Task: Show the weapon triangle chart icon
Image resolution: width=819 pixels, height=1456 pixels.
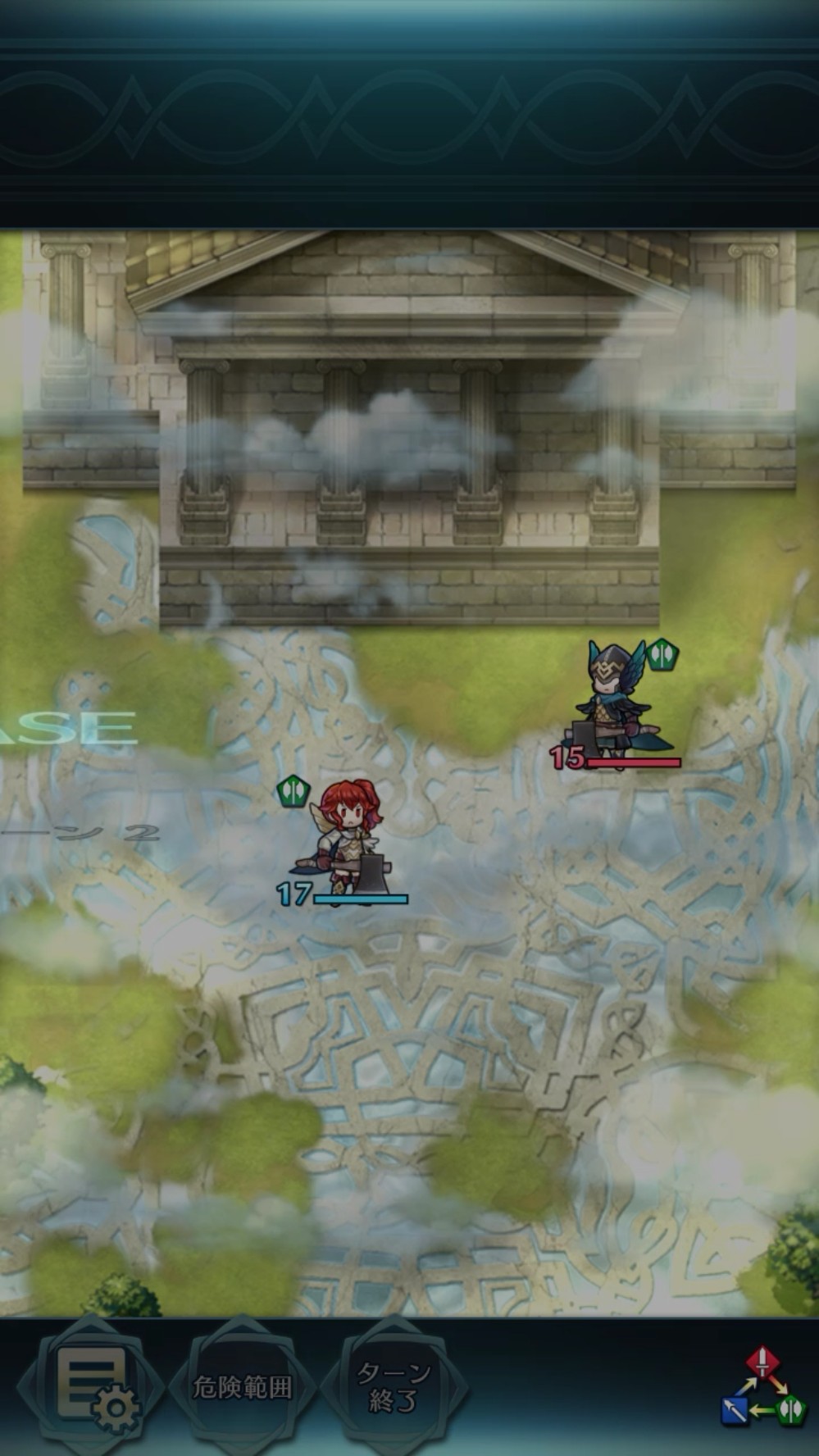Action: coord(764,1387)
